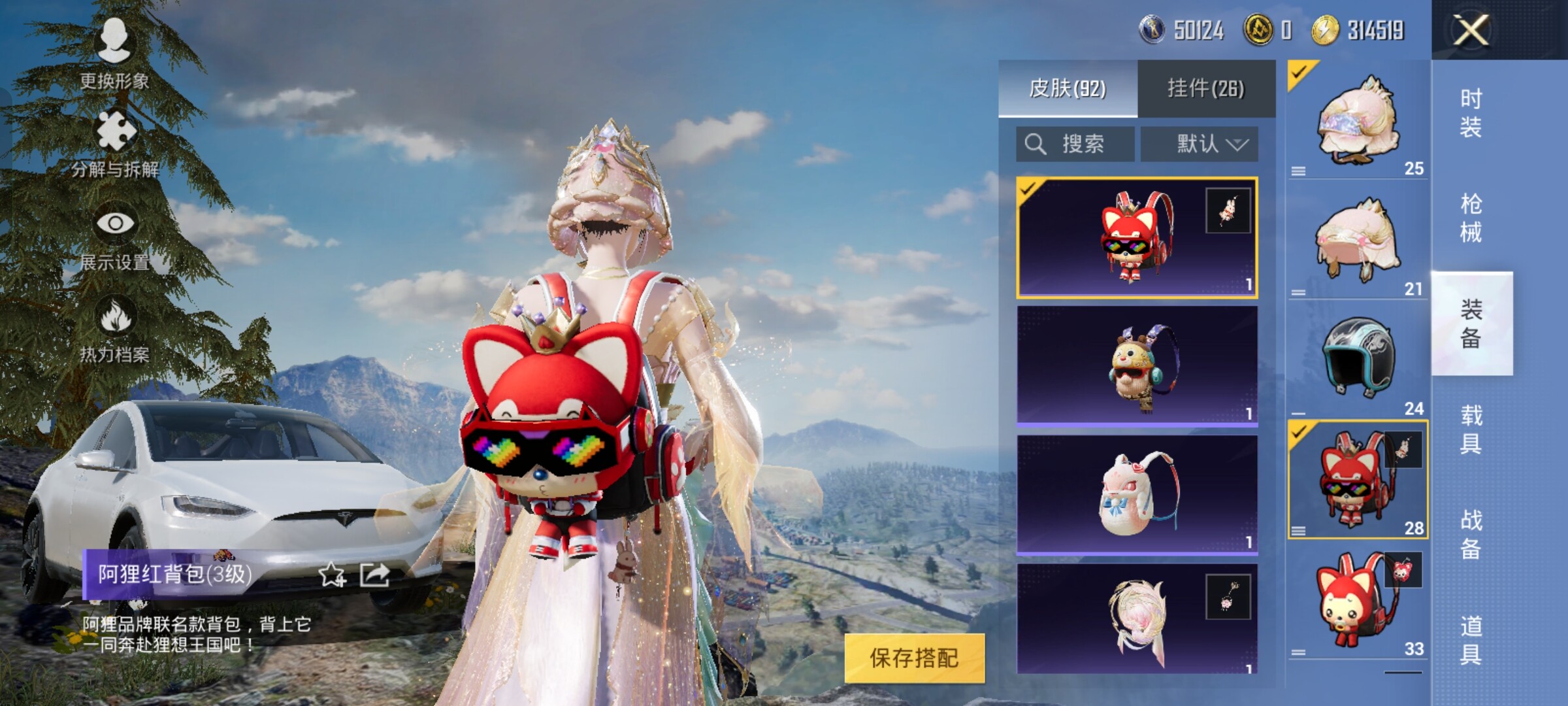
Task: Close the wardrobe screen with X
Action: (x=1470, y=30)
